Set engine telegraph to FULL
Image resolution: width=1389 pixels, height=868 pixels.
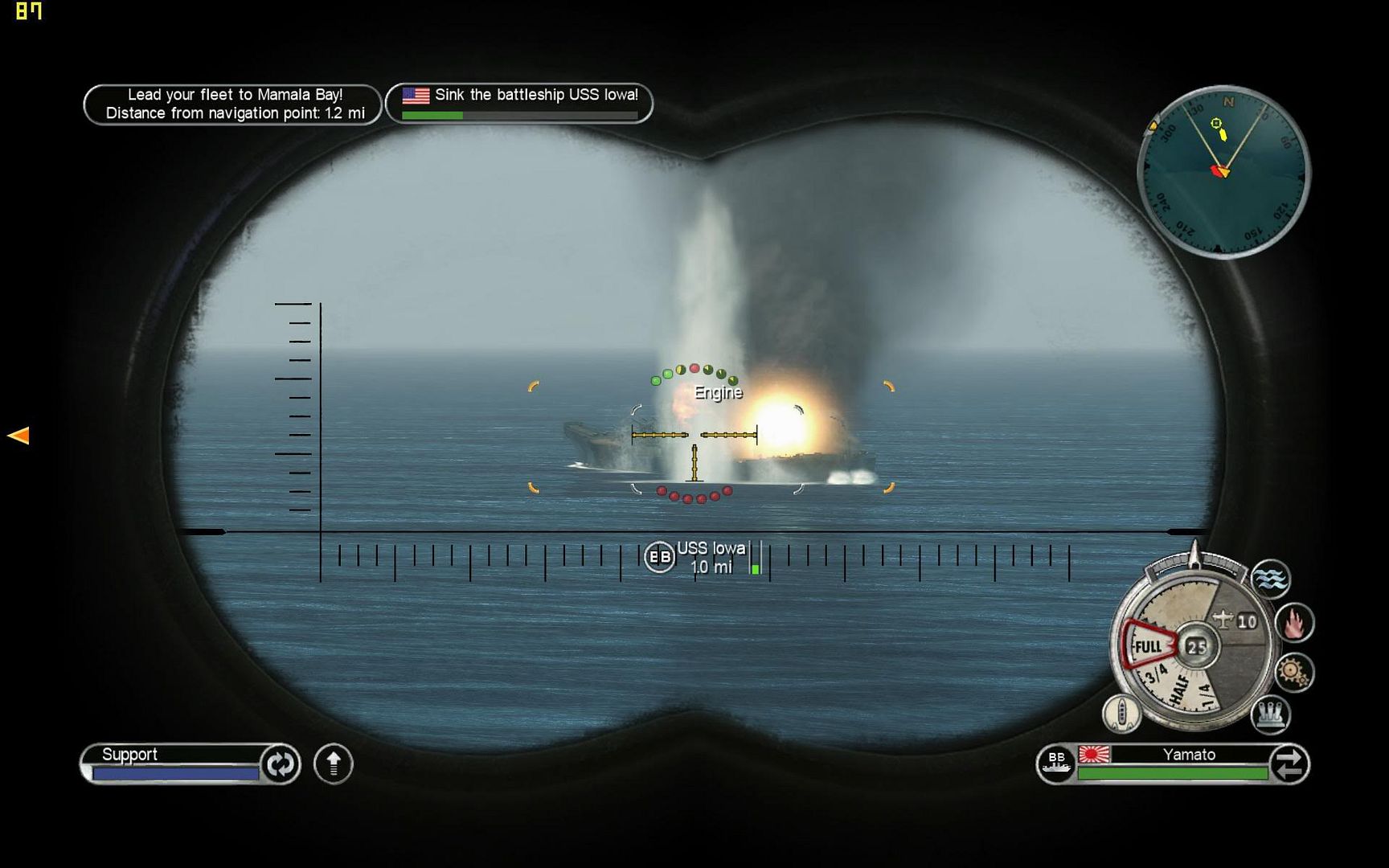click(x=1148, y=646)
